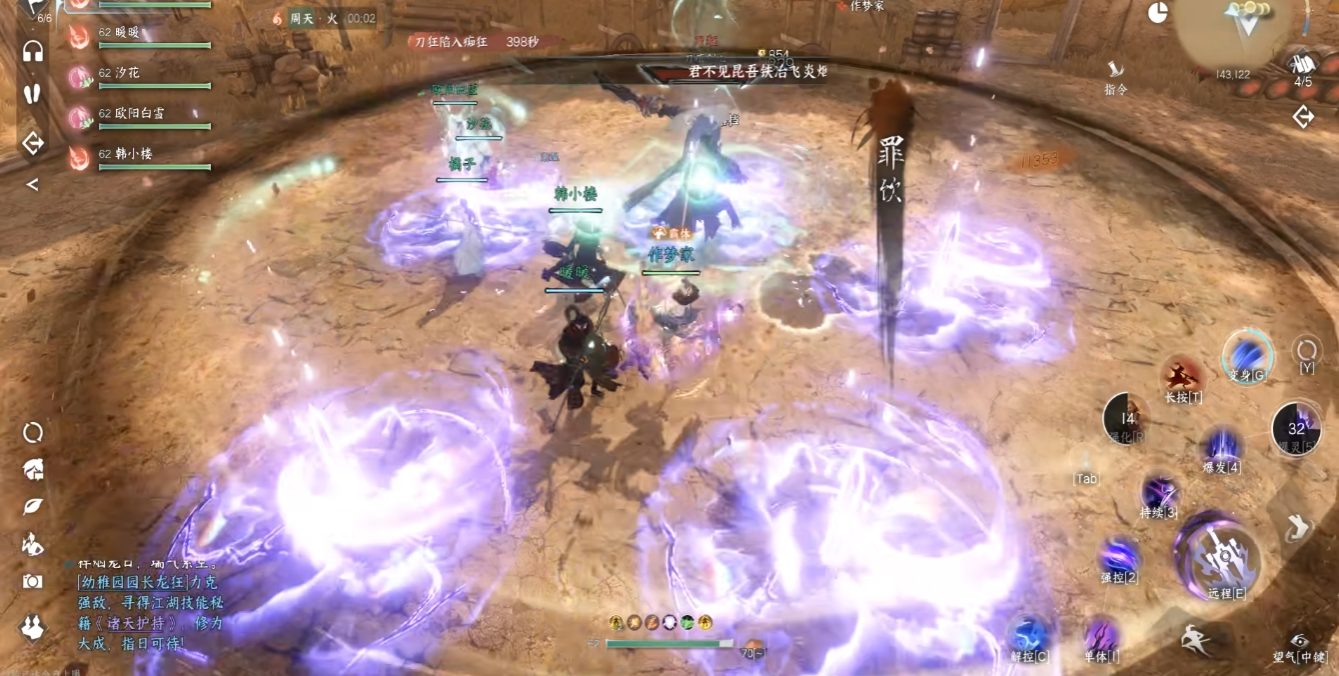Viewport: 1339px width, 676px height.
Task: Toggle the headphones voice chat icon
Action: pos(33,52)
